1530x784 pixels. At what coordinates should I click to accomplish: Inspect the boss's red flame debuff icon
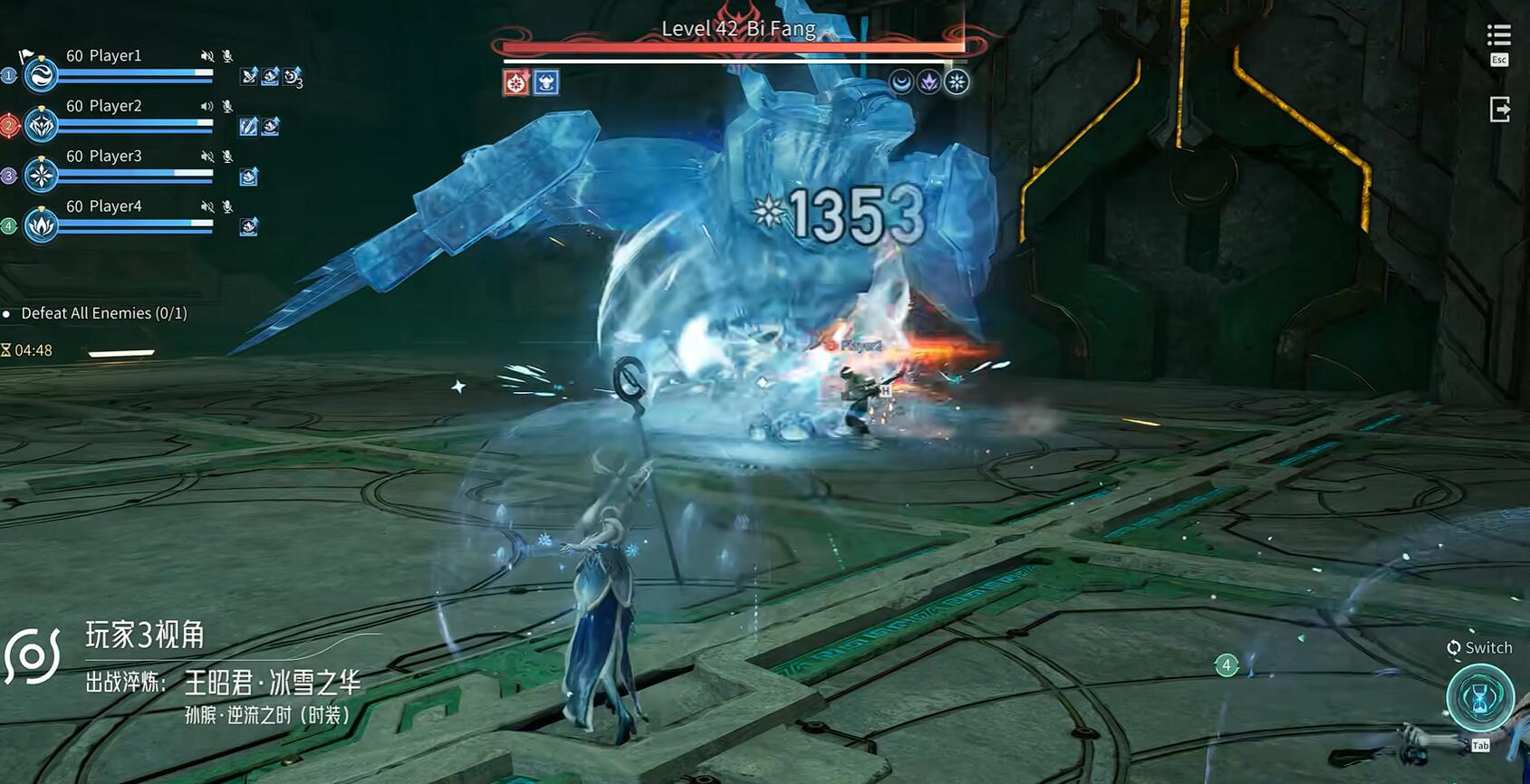coord(516,83)
